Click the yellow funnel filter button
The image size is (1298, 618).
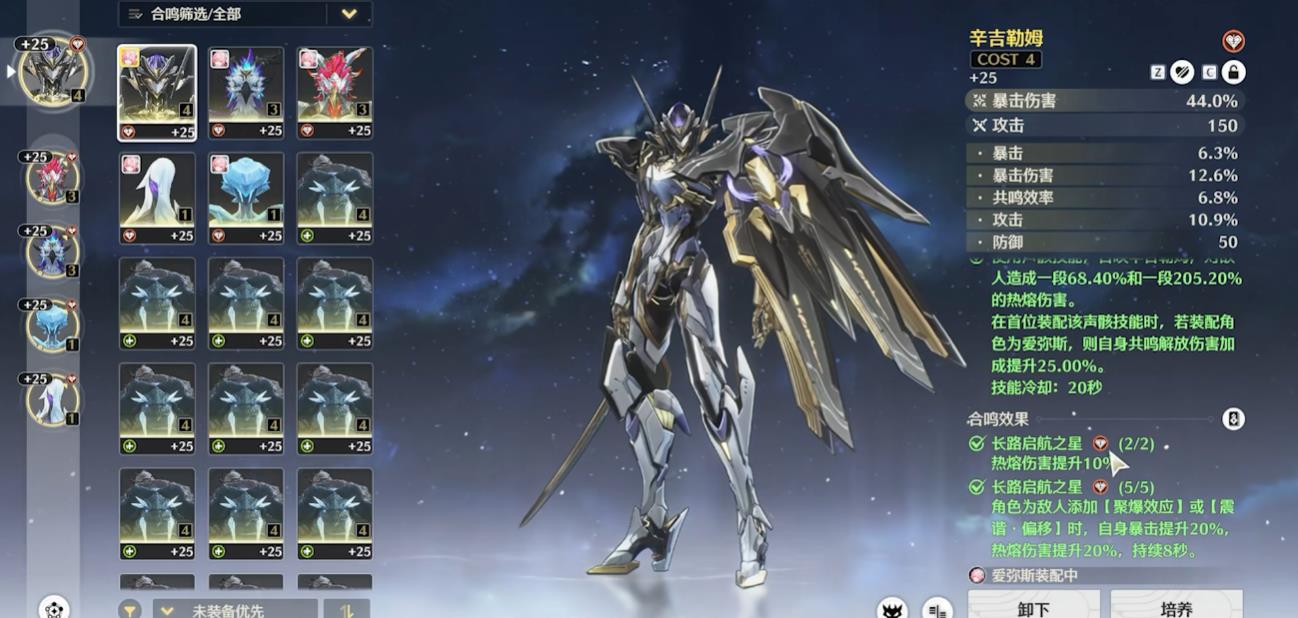[130, 609]
